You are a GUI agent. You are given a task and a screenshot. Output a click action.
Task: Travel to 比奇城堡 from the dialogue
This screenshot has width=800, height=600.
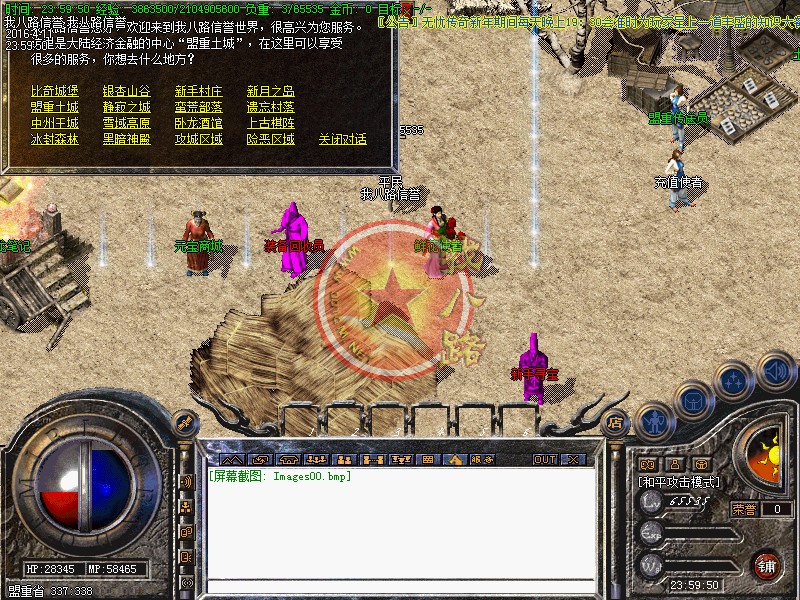pyautogui.click(x=54, y=91)
